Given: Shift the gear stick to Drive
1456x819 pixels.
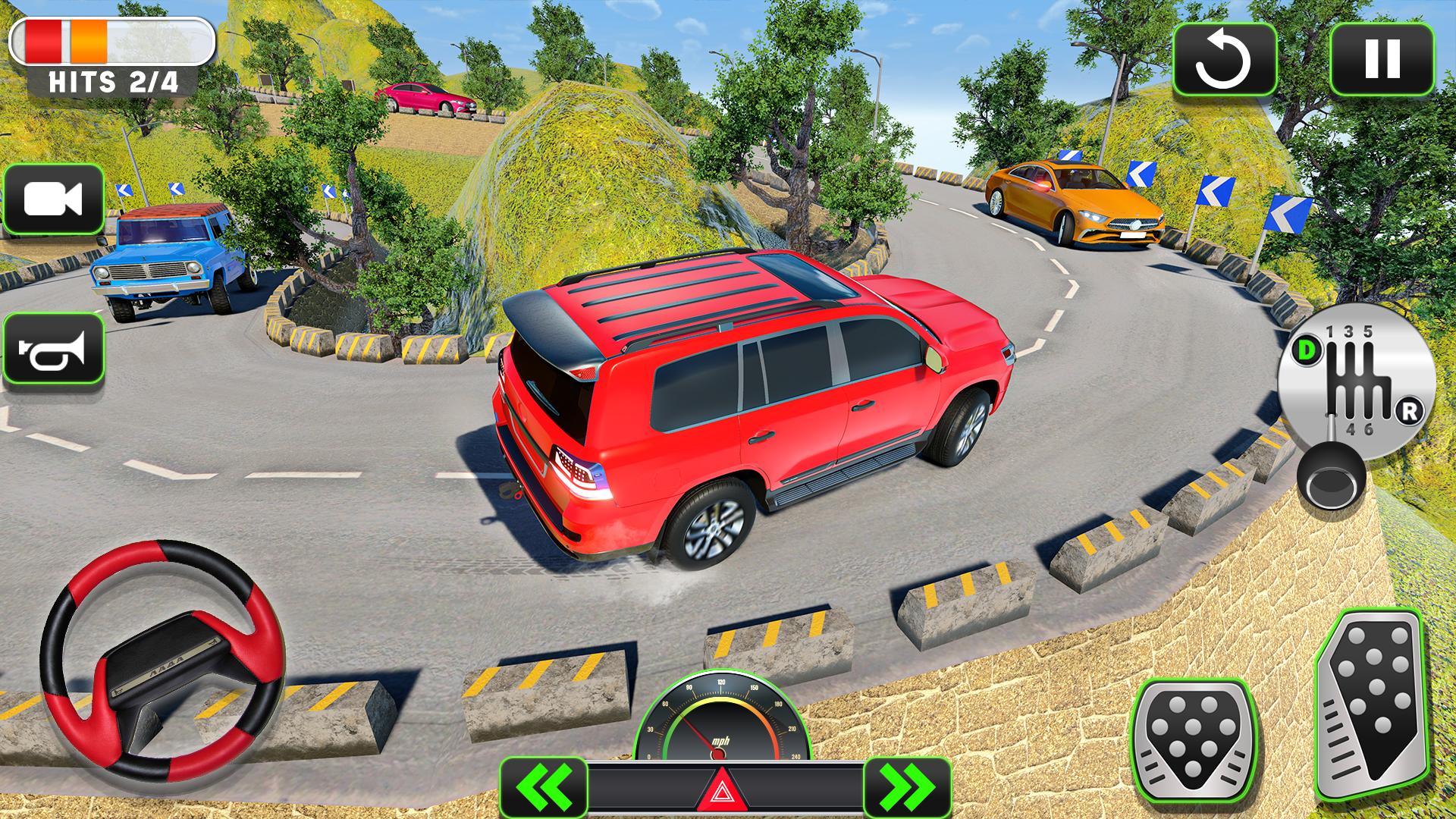Looking at the screenshot, I should (1306, 350).
